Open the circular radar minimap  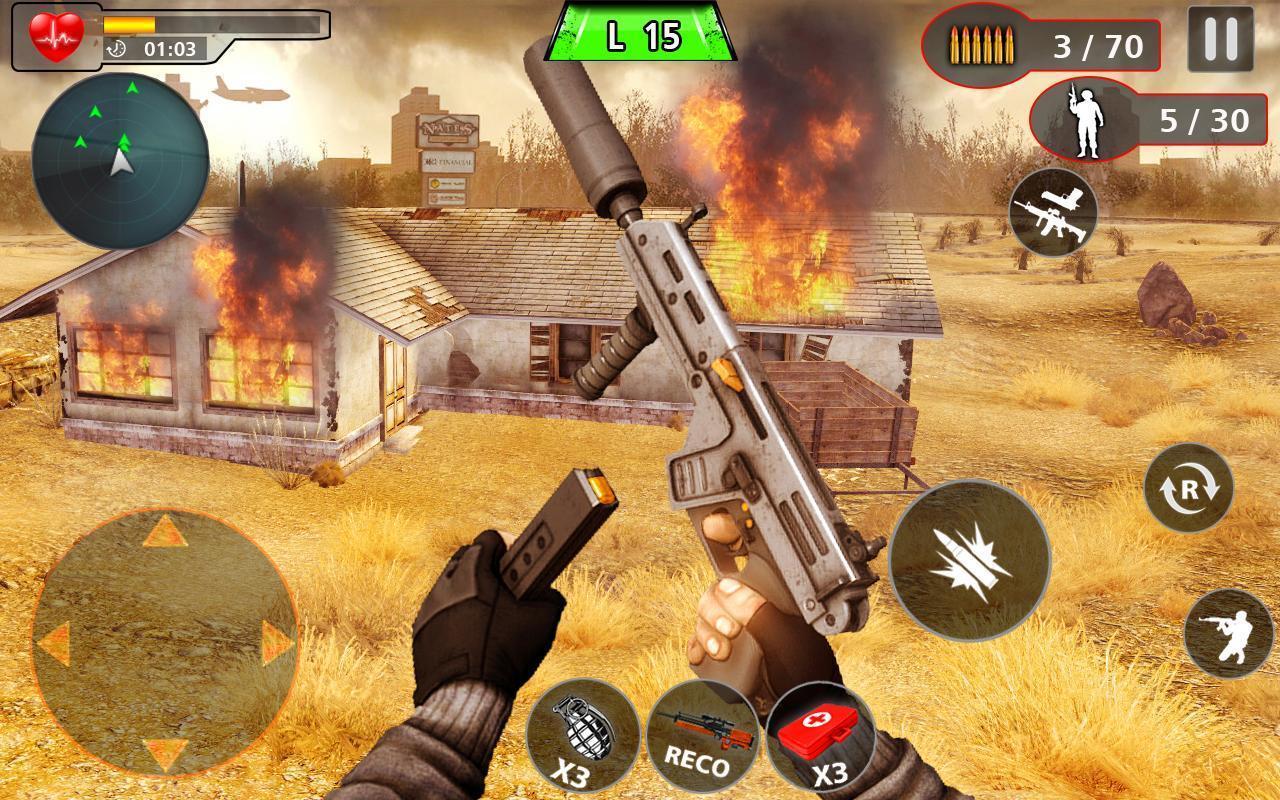click(x=120, y=160)
